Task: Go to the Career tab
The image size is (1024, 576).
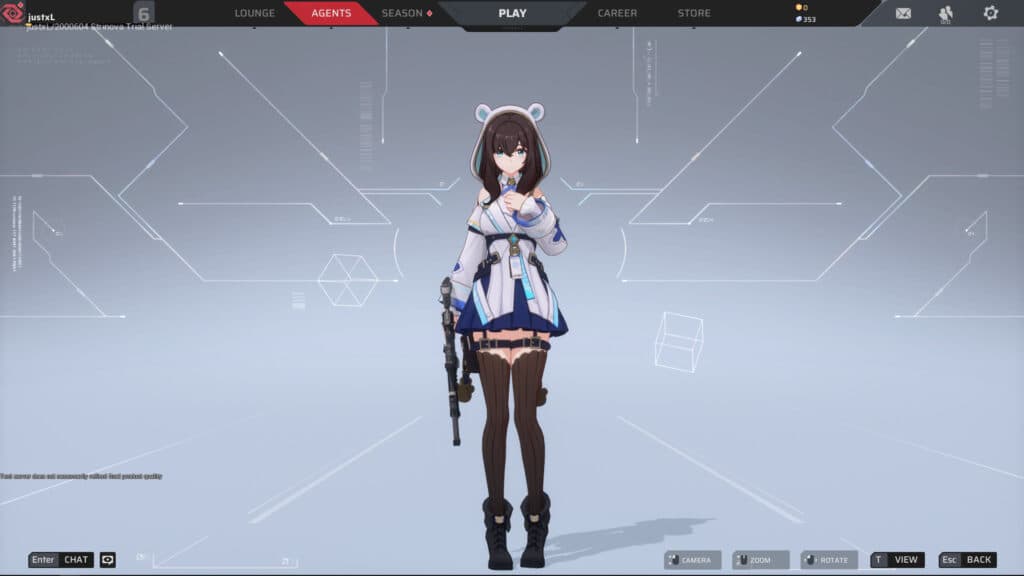Action: [617, 13]
